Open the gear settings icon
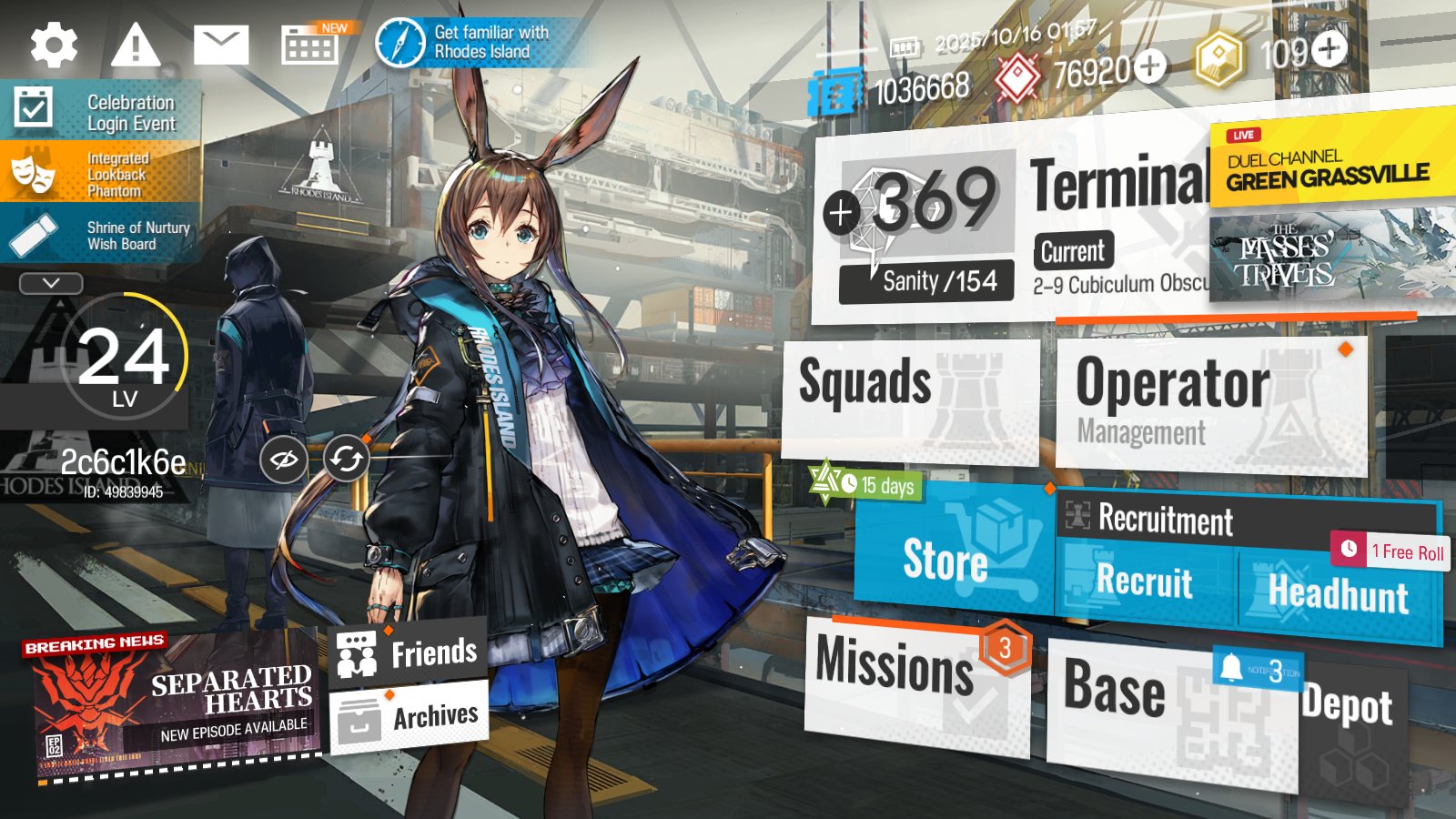Viewport: 1456px width, 819px height. pyautogui.click(x=54, y=45)
